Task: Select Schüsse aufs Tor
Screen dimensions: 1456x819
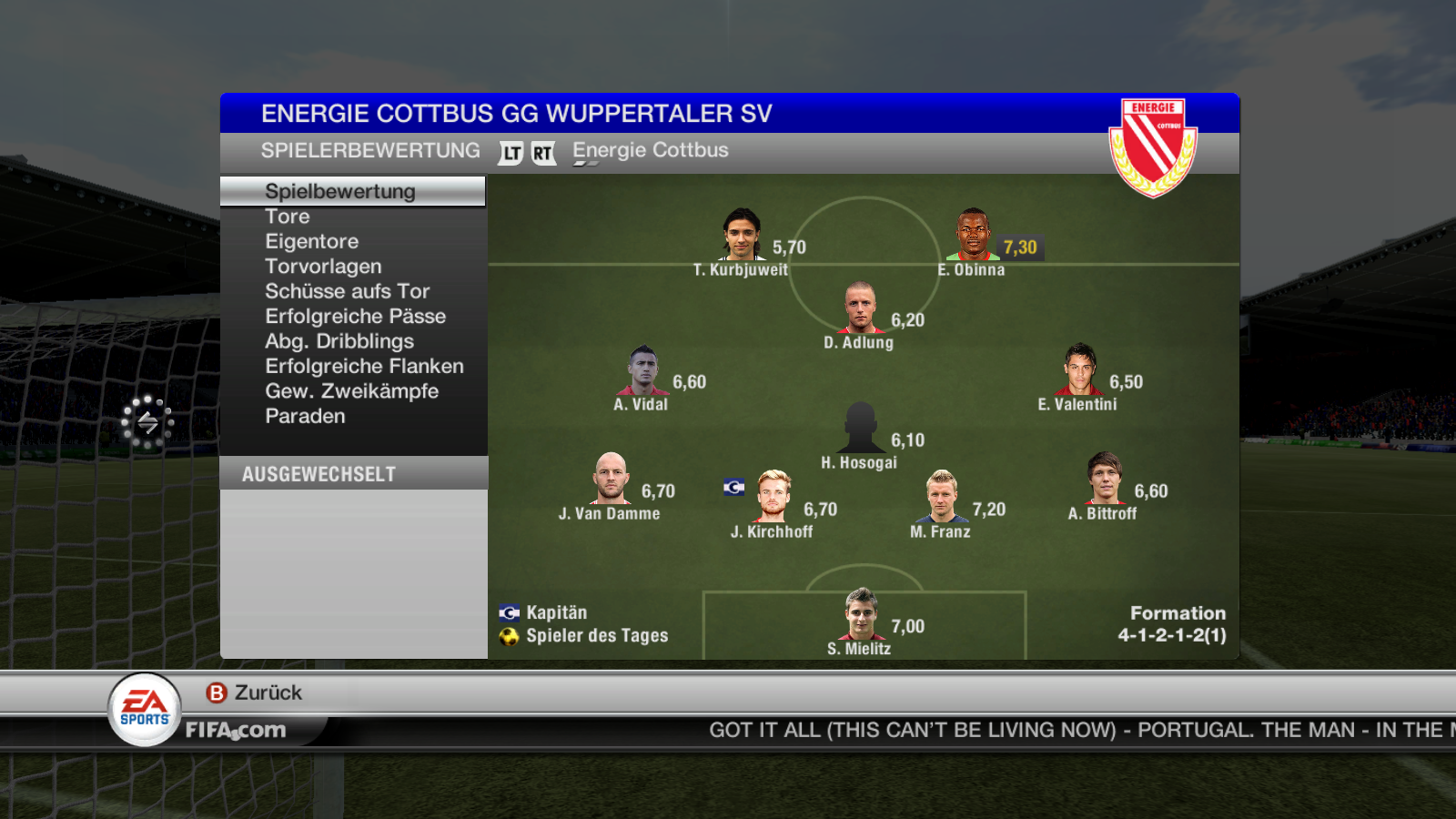Action: [347, 291]
